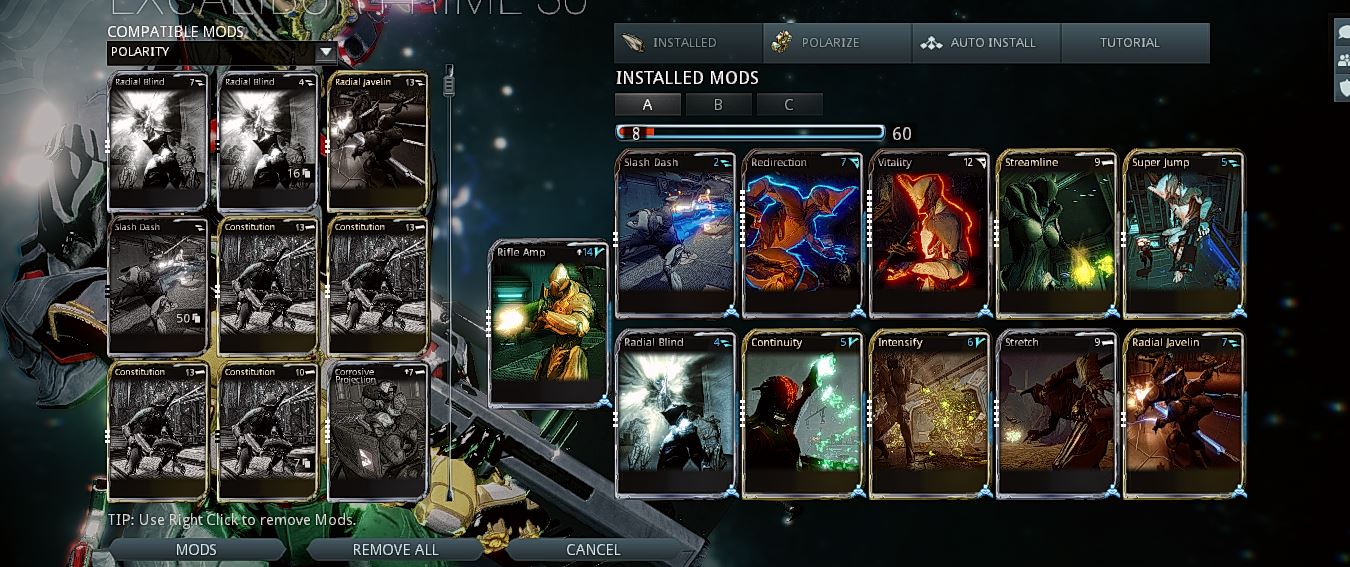Select the installed Vitality mod

click(930, 235)
